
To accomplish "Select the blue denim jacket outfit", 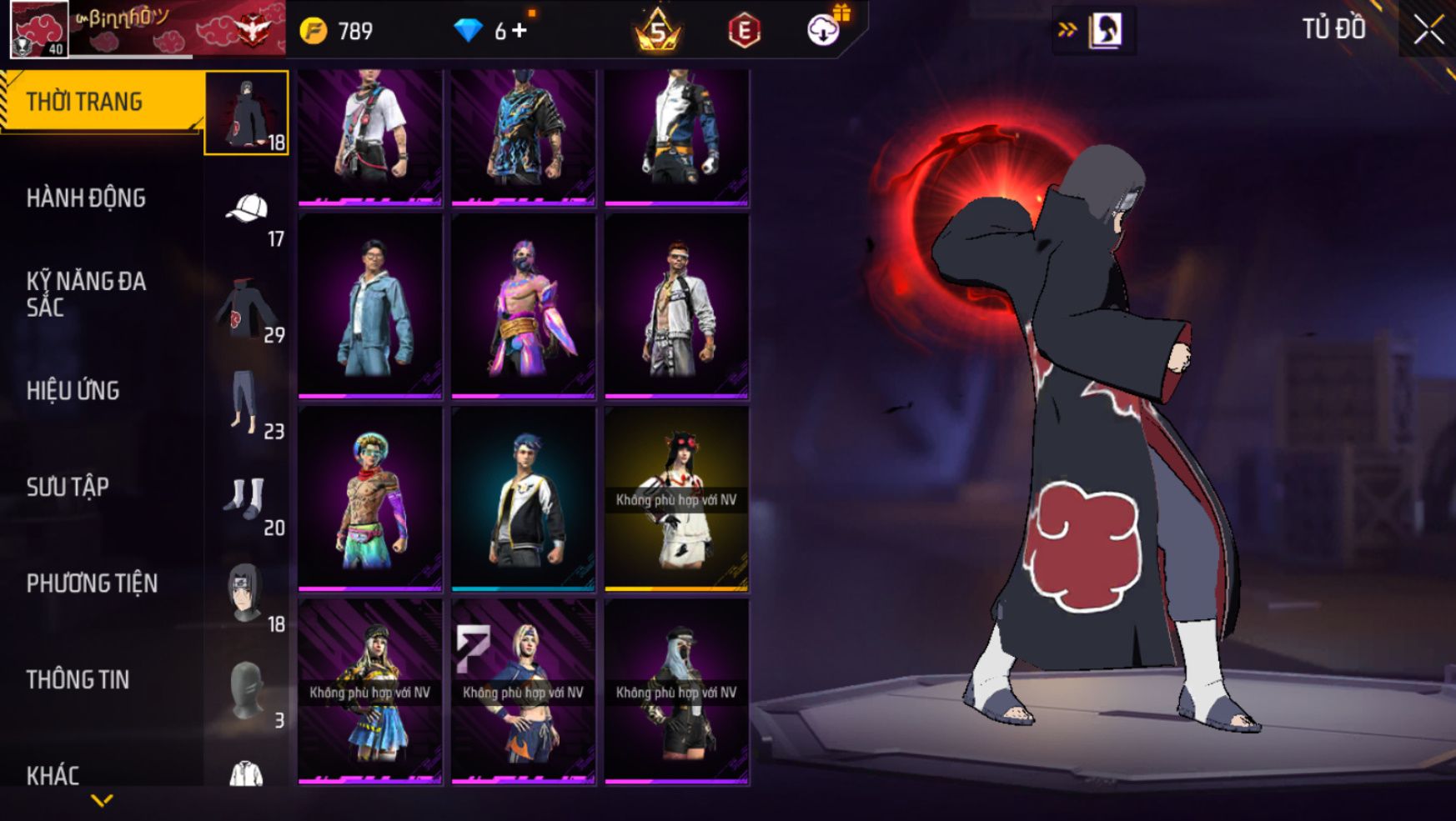I will [x=370, y=305].
